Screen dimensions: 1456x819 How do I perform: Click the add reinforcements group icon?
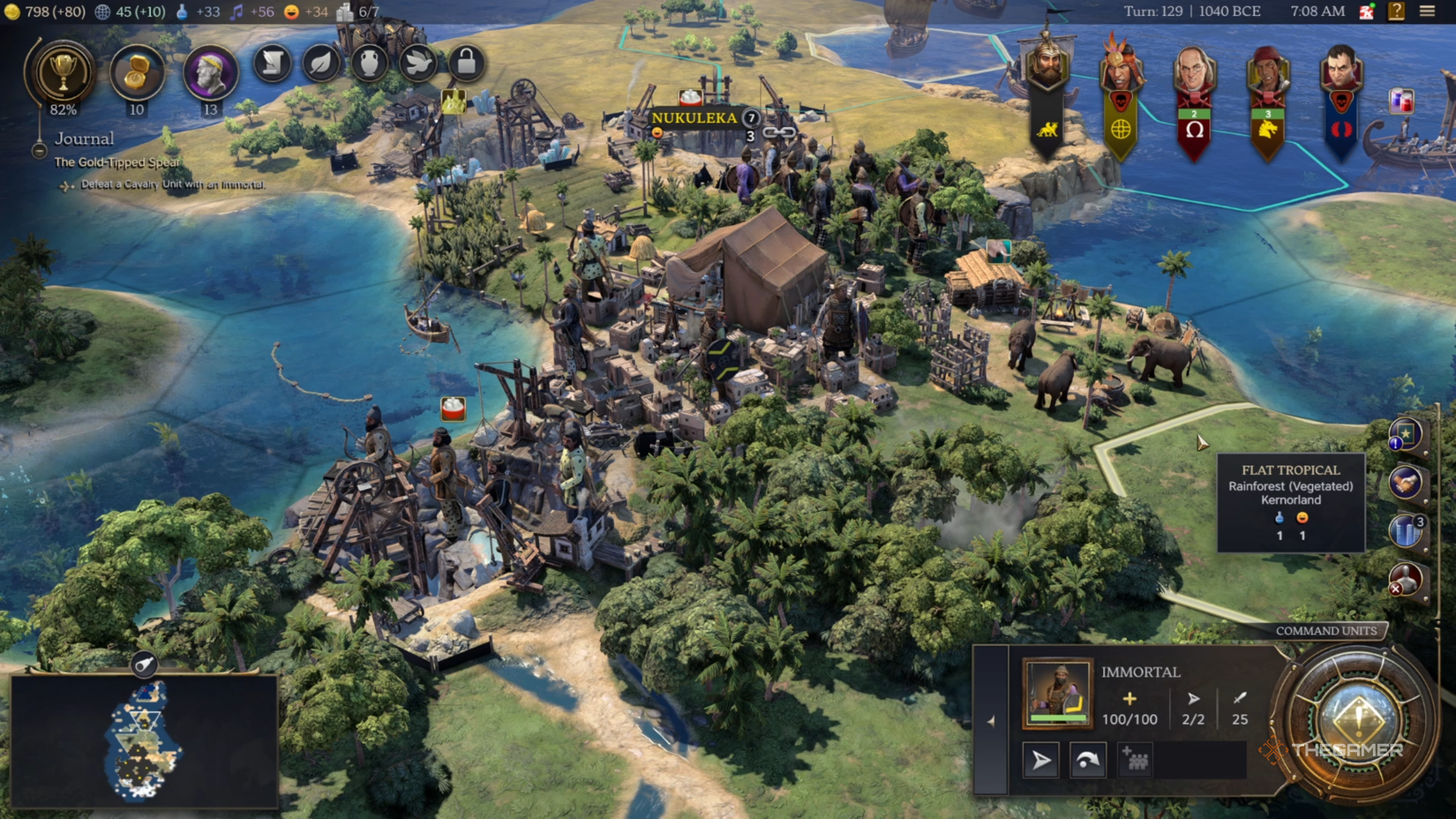coord(1135,760)
